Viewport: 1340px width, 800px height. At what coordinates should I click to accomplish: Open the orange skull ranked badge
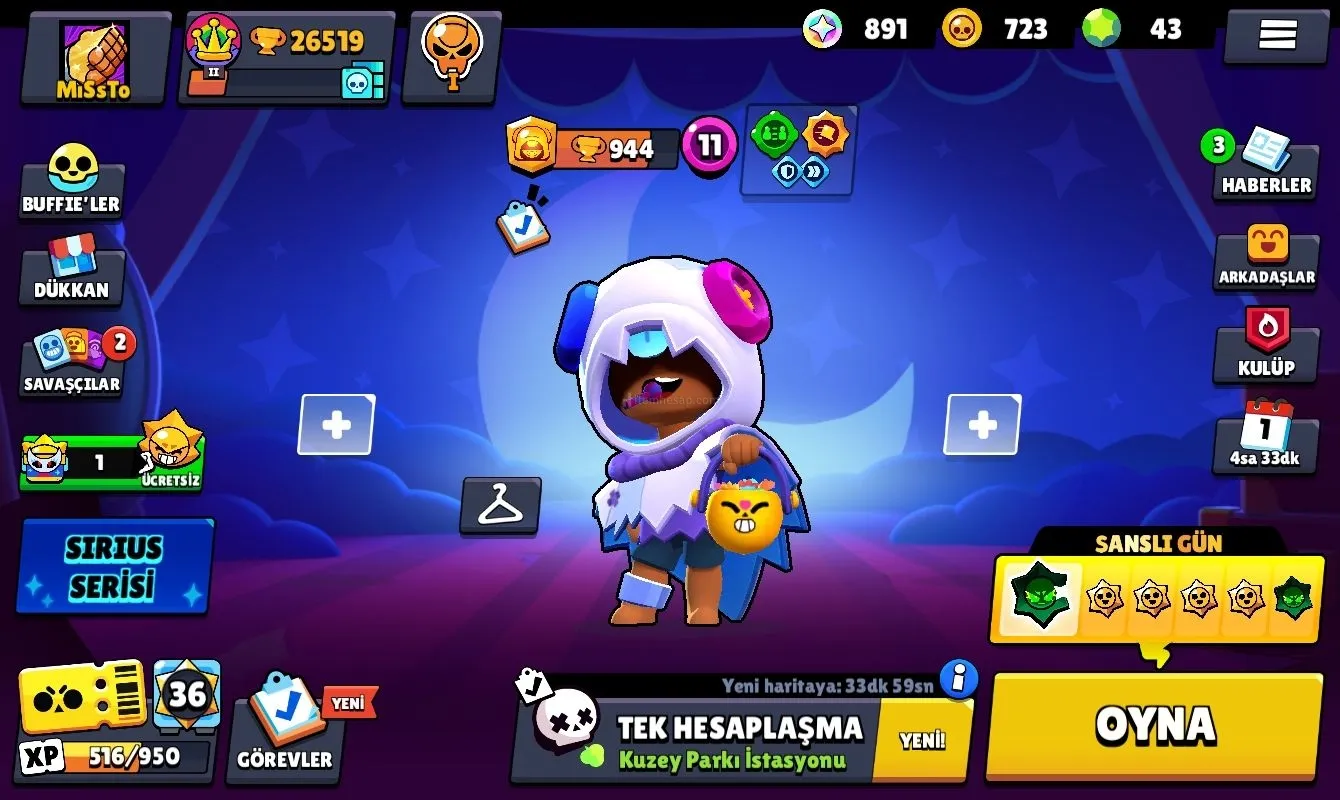point(451,55)
